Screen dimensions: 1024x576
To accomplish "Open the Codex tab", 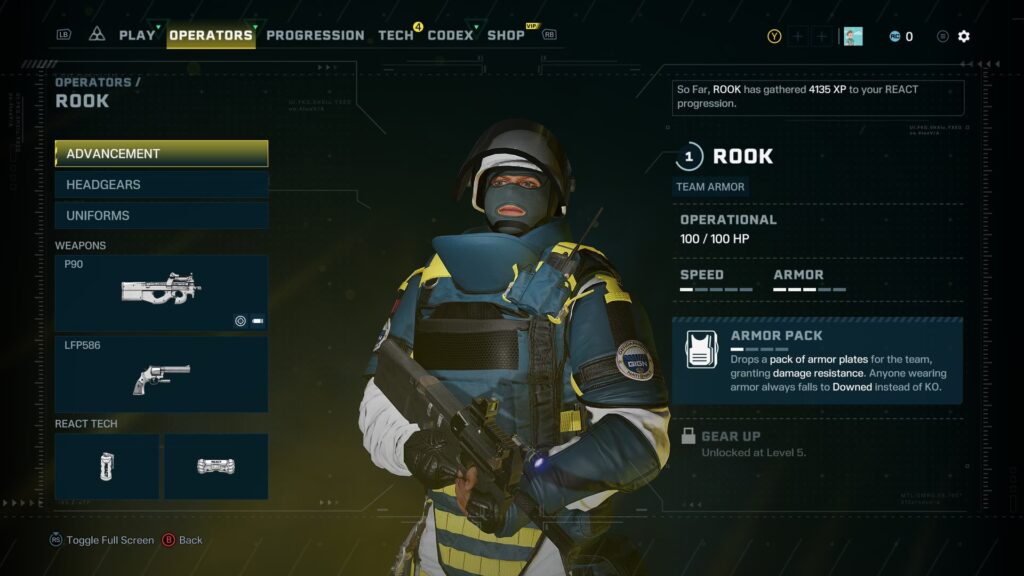I will (450, 35).
